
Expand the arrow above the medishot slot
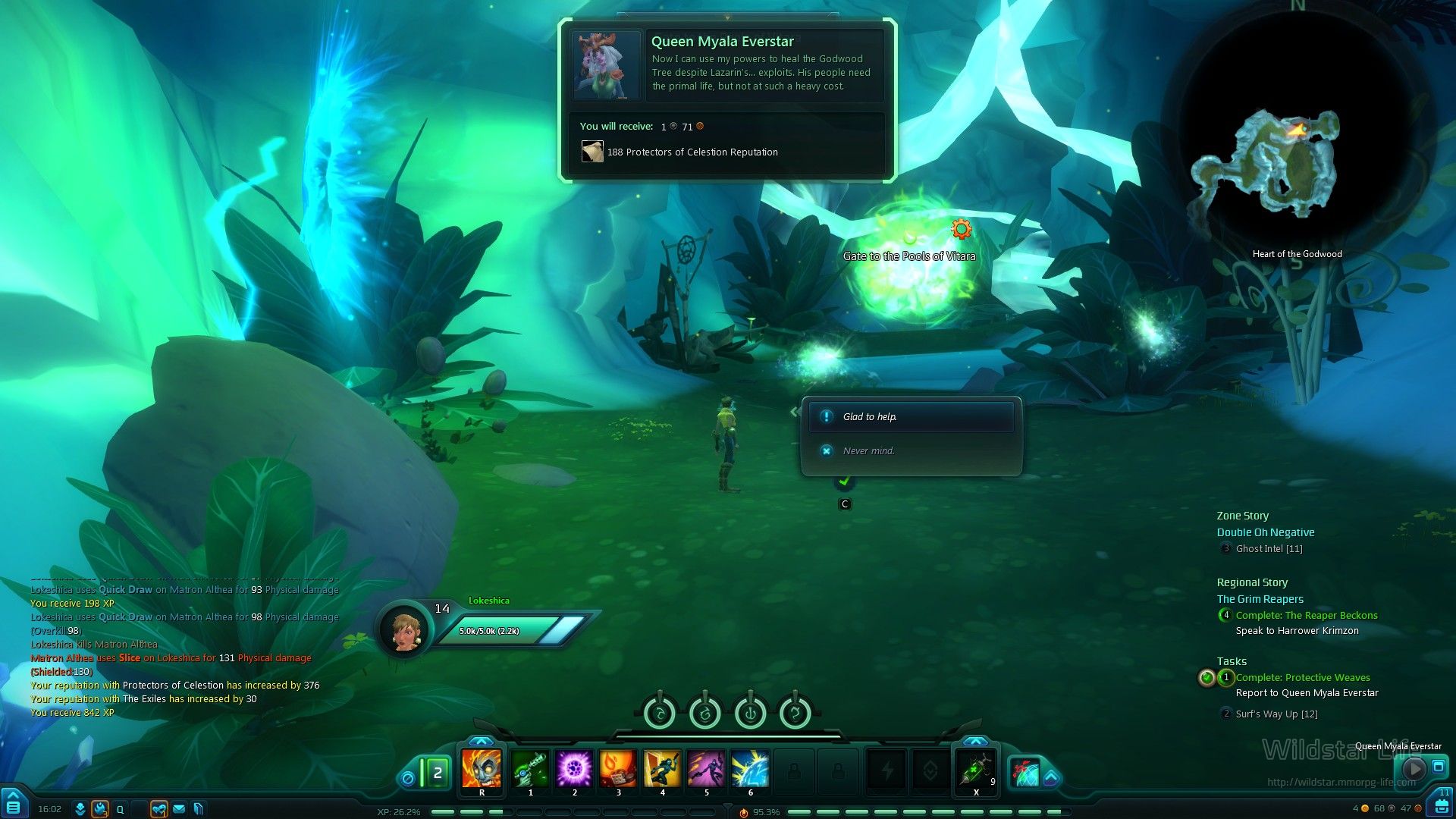point(975,741)
